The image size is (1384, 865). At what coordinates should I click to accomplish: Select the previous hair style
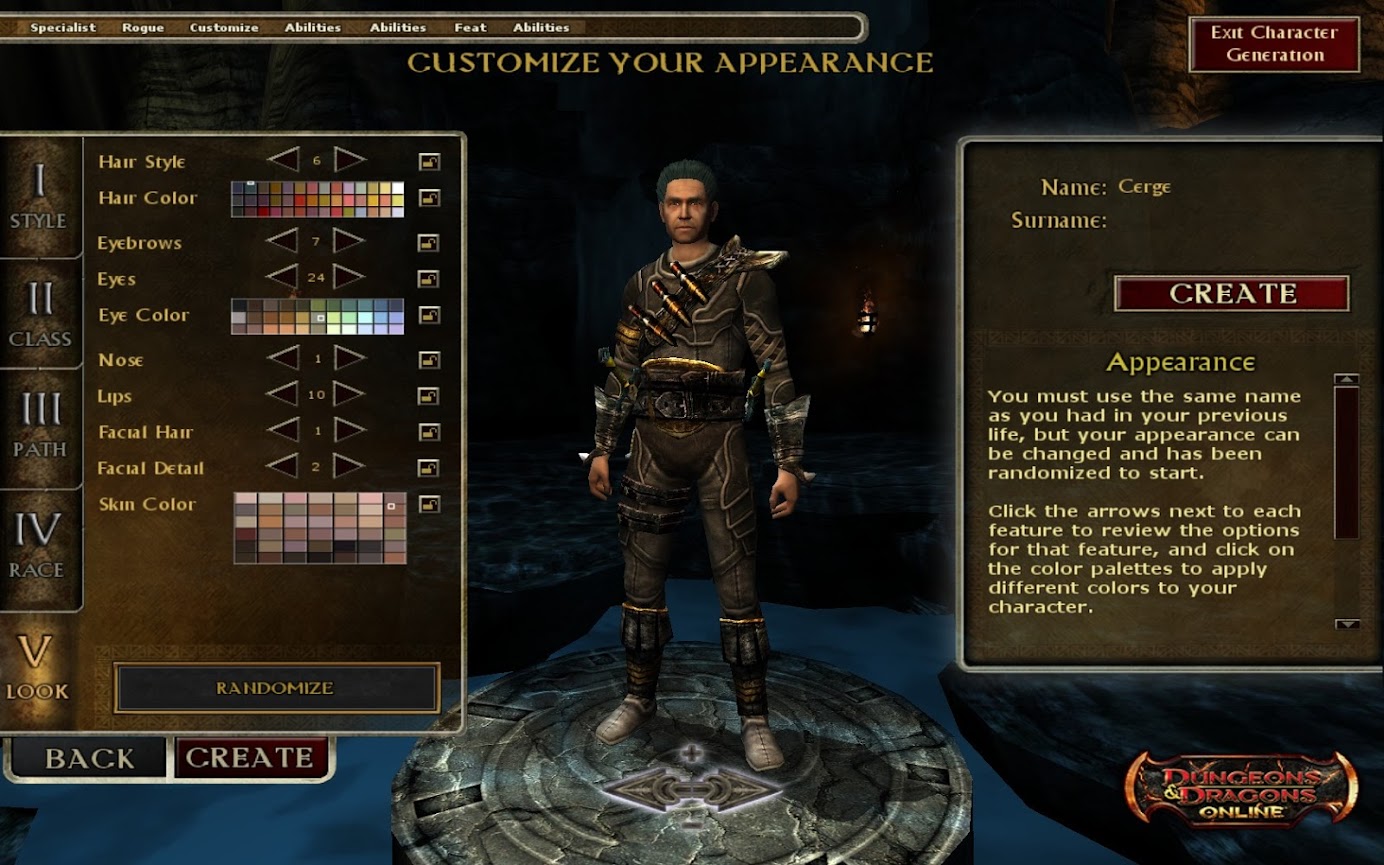click(x=283, y=160)
